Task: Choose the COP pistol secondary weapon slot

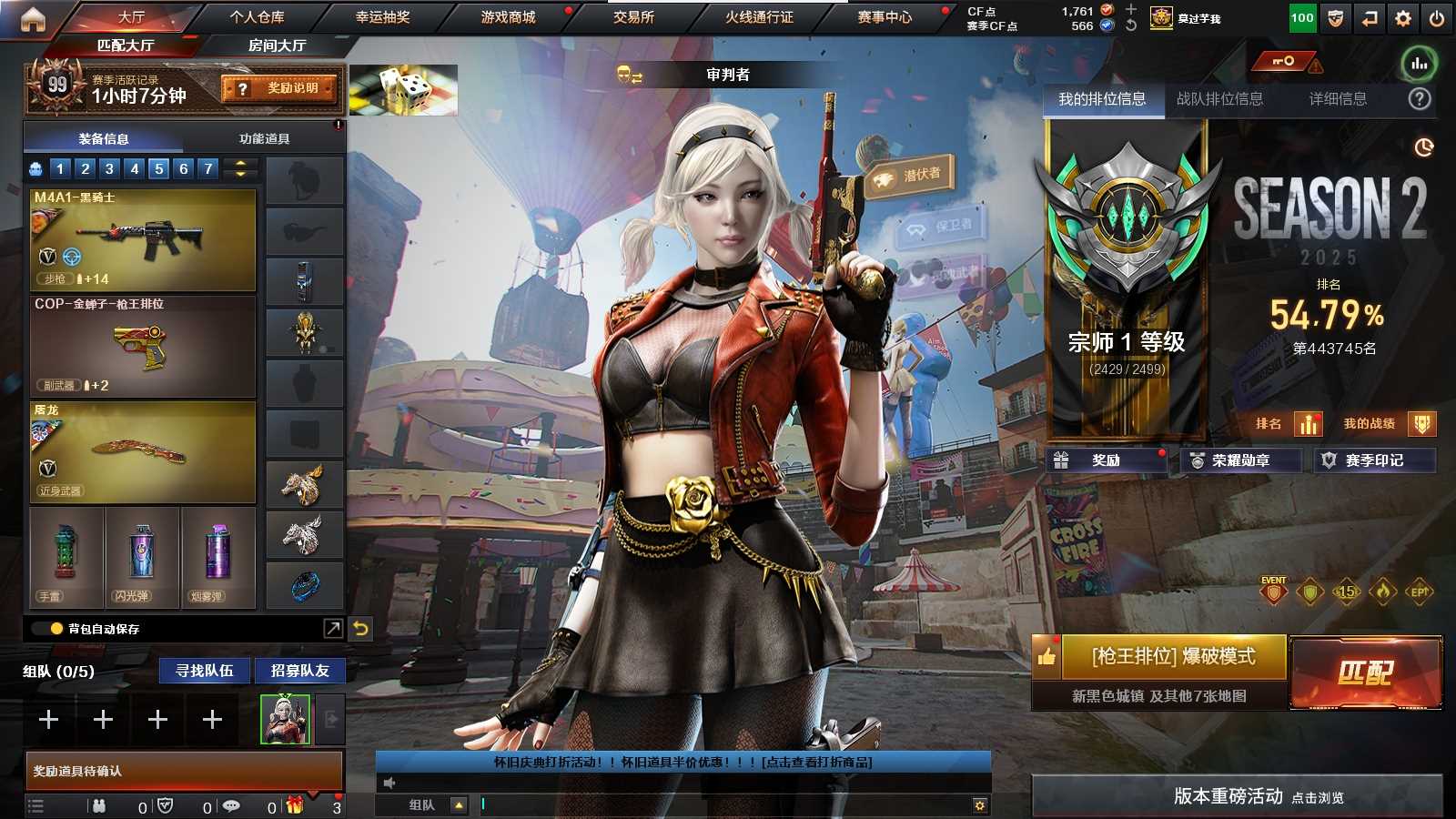Action: [x=143, y=347]
